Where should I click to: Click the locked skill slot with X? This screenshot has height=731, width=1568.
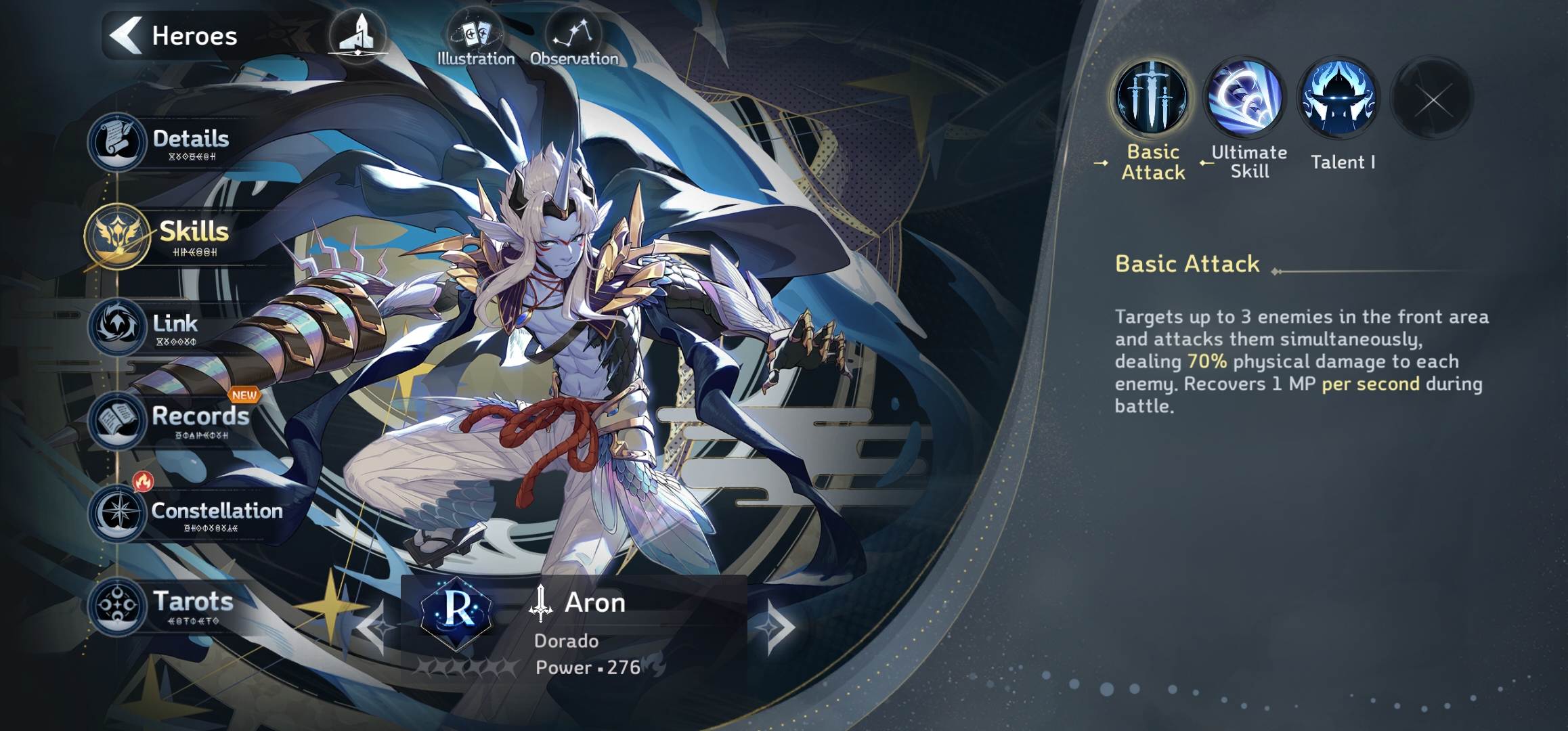1432,99
